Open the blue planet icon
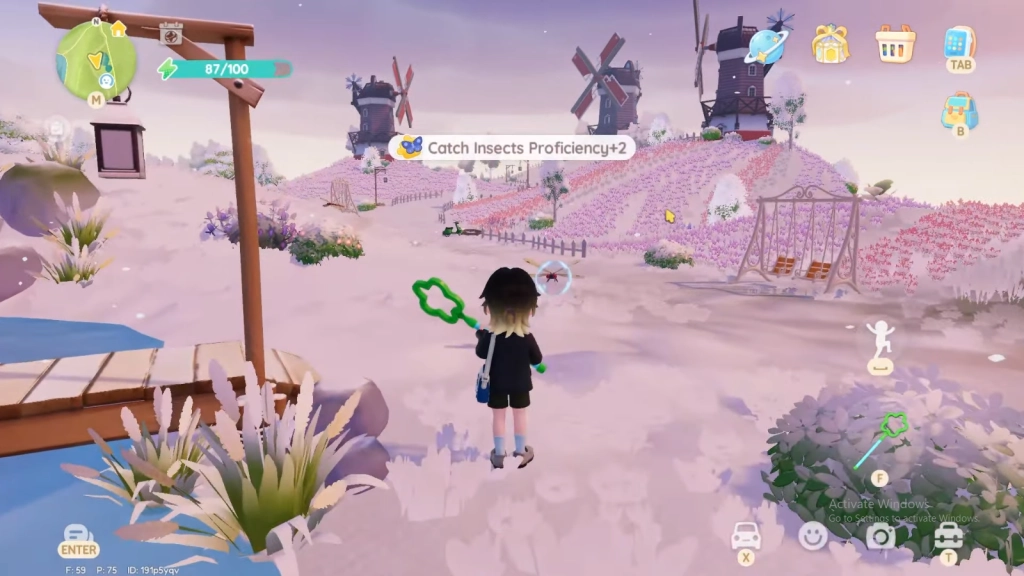Screen dimensions: 1024x576 (x=768, y=43)
